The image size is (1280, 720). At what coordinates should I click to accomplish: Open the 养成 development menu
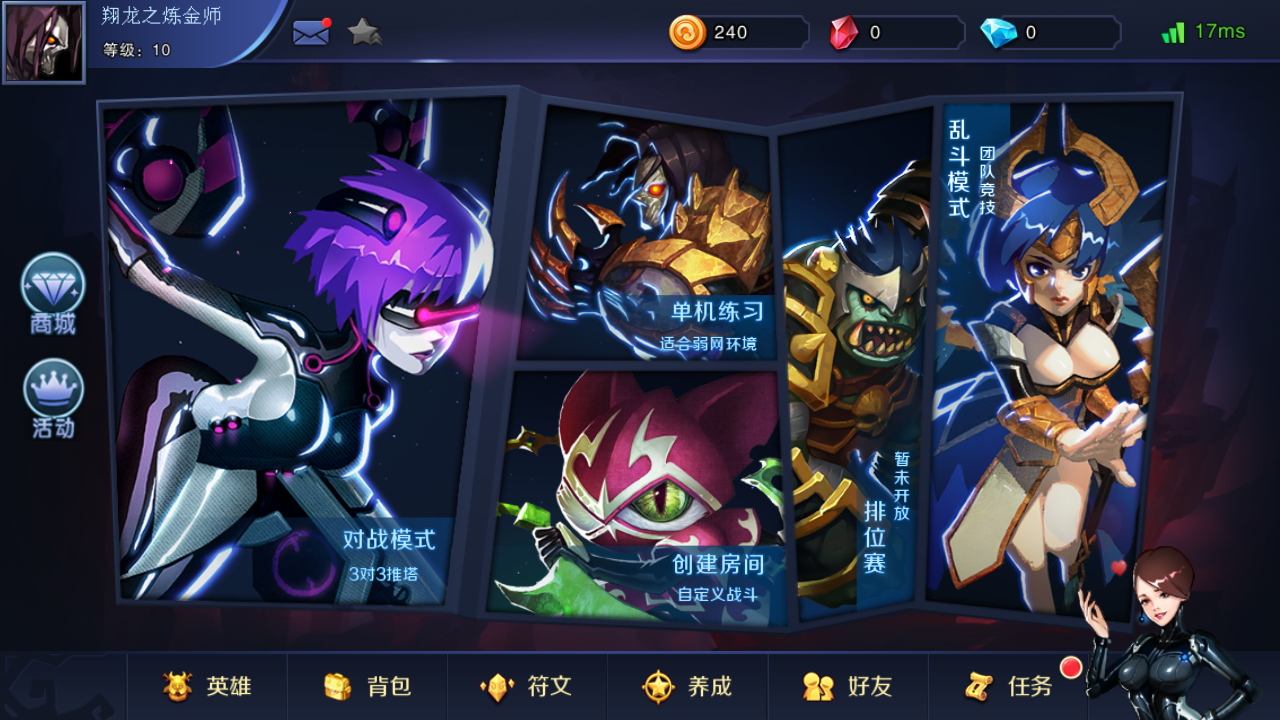point(688,687)
